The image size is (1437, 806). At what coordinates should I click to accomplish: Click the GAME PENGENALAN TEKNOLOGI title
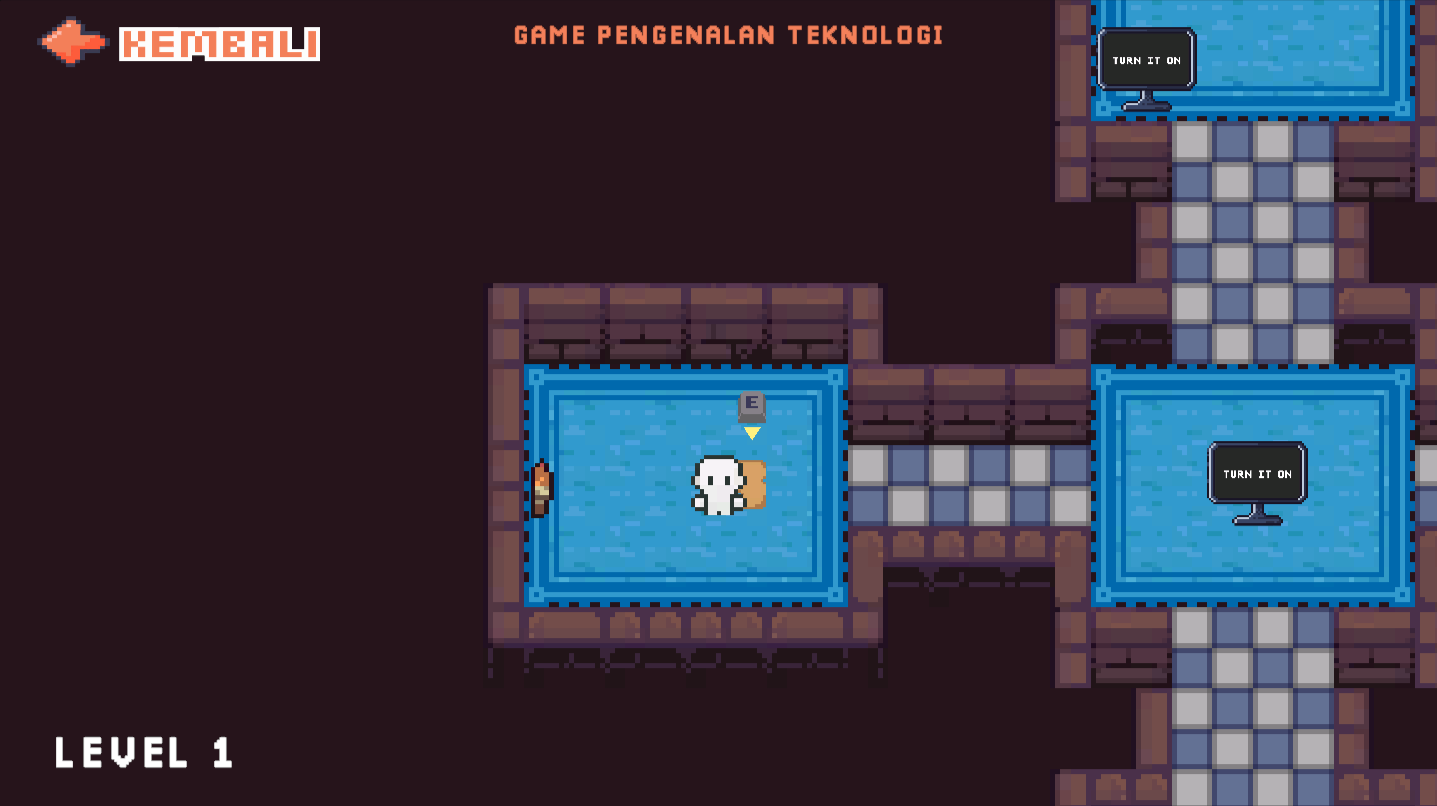click(x=727, y=34)
